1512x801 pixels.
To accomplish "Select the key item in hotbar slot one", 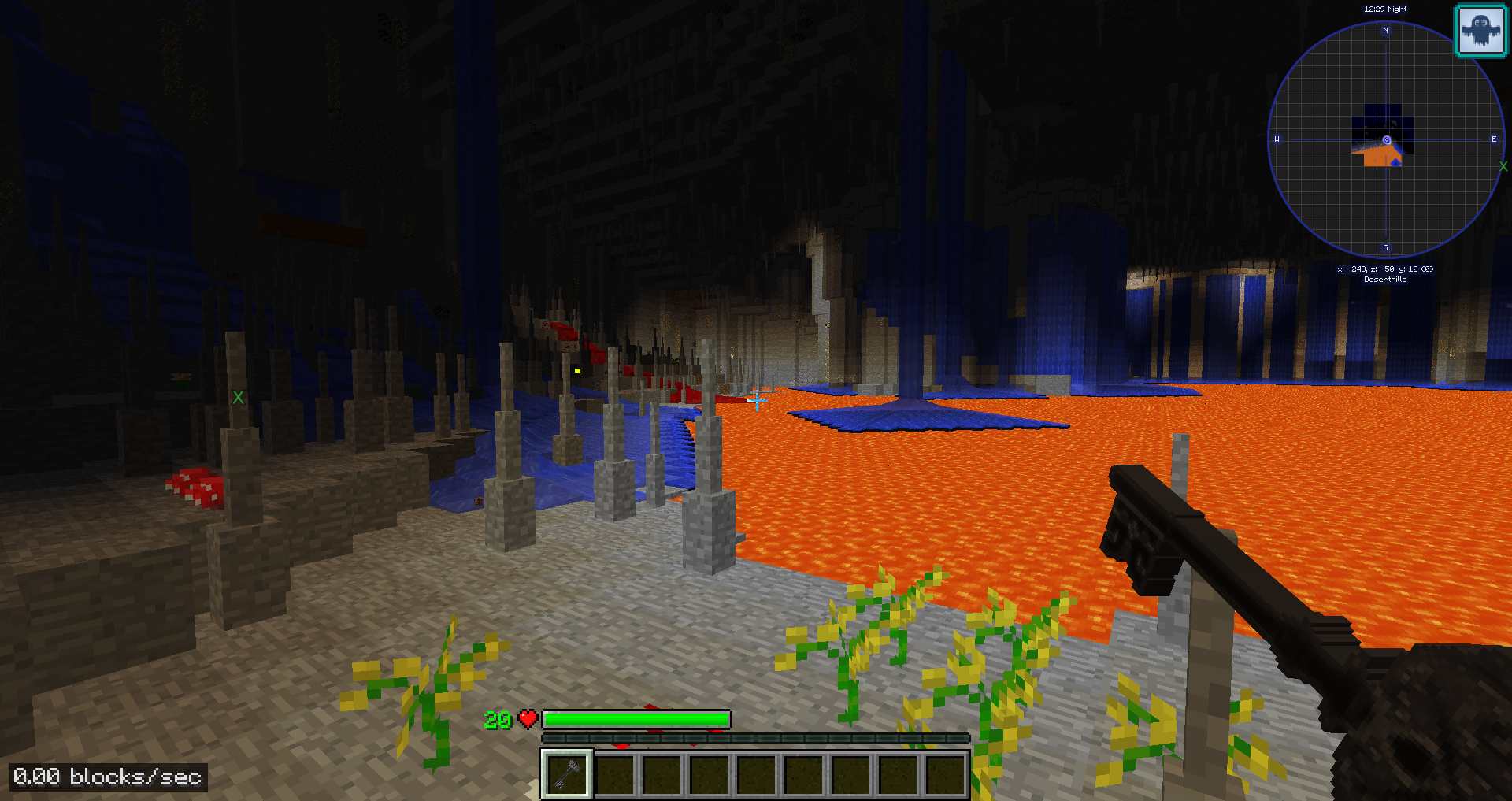I will click(565, 773).
